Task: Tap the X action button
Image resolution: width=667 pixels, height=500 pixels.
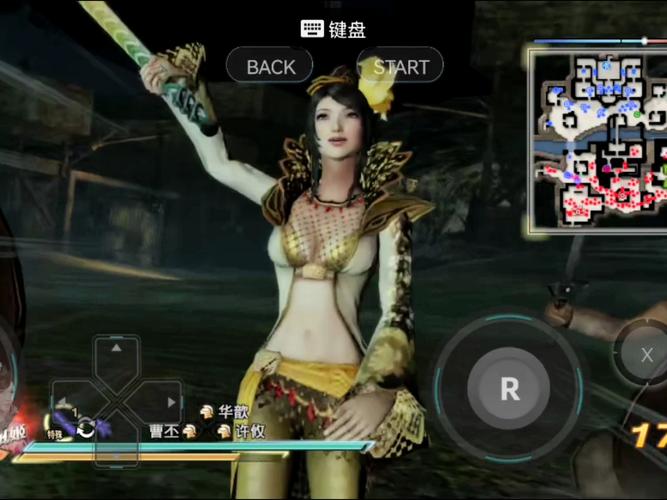Action: pos(647,355)
